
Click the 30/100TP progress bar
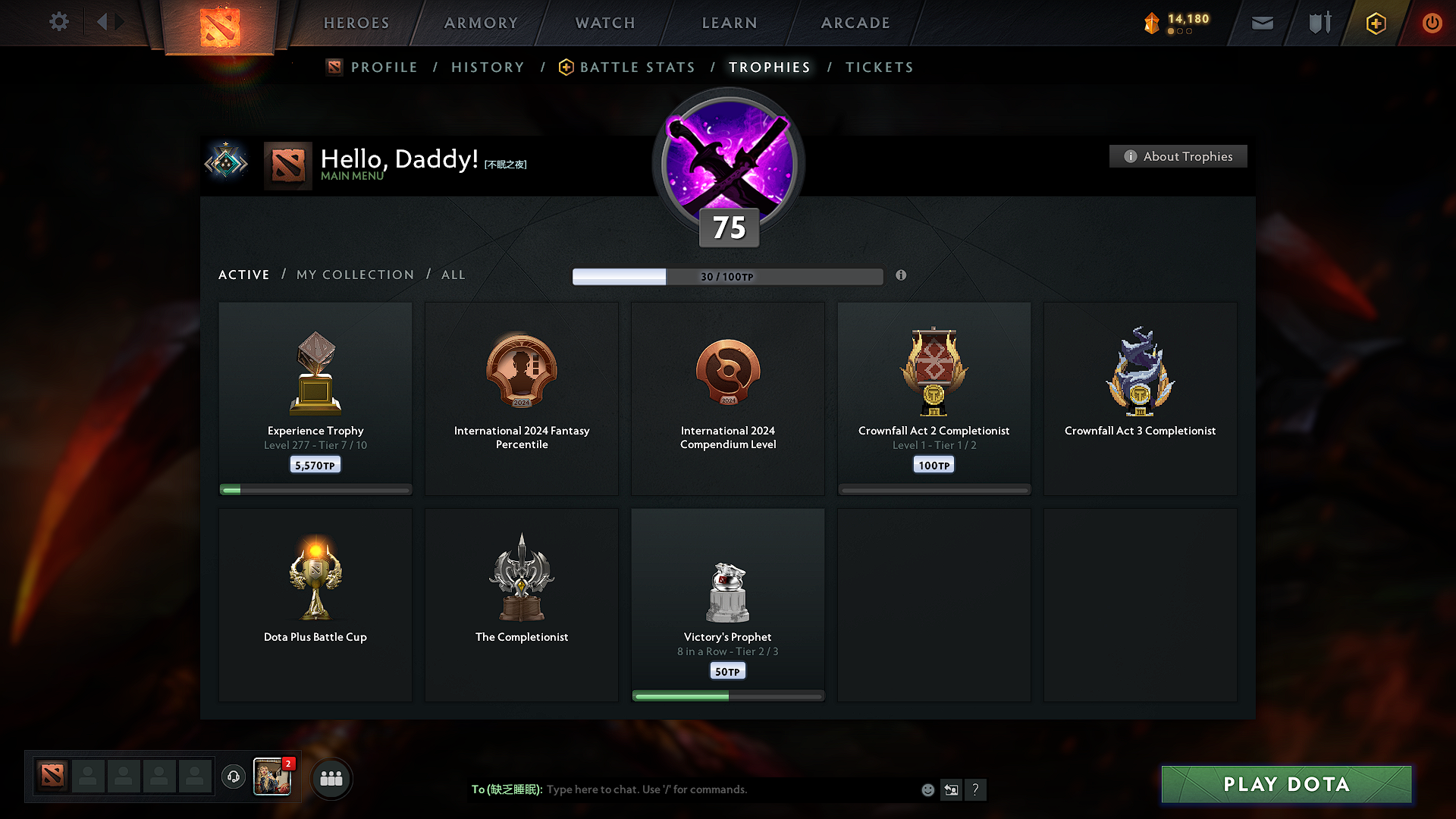[728, 276]
